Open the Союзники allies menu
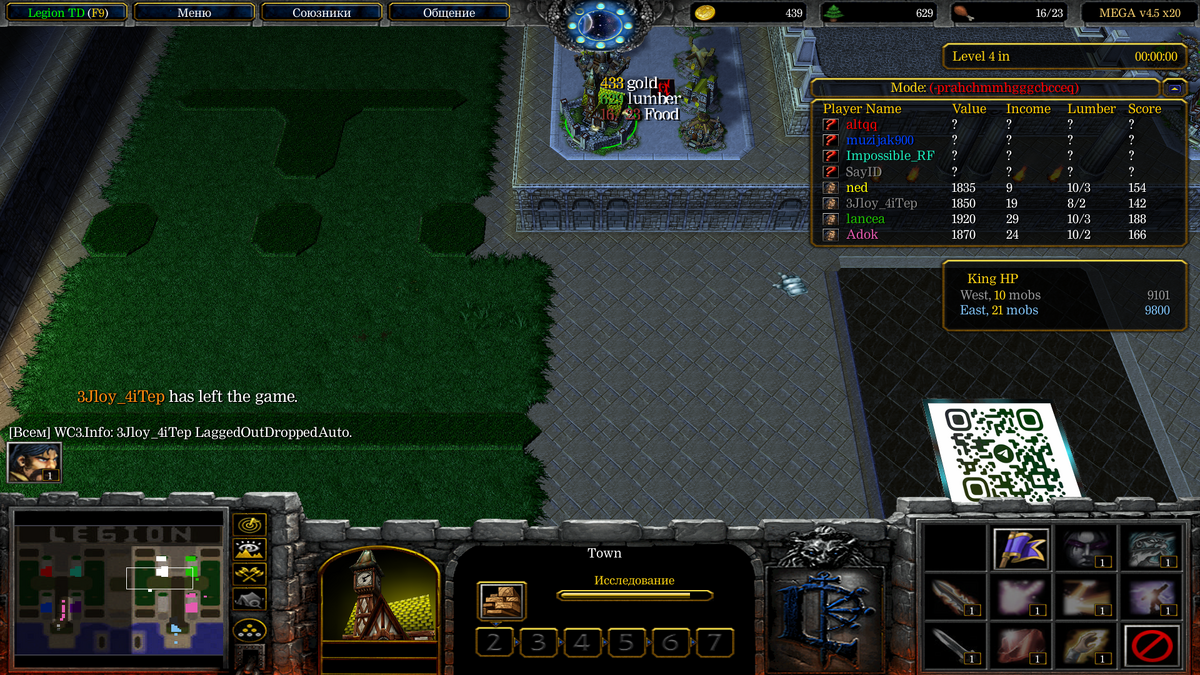The width and height of the screenshot is (1200, 675). 321,13
